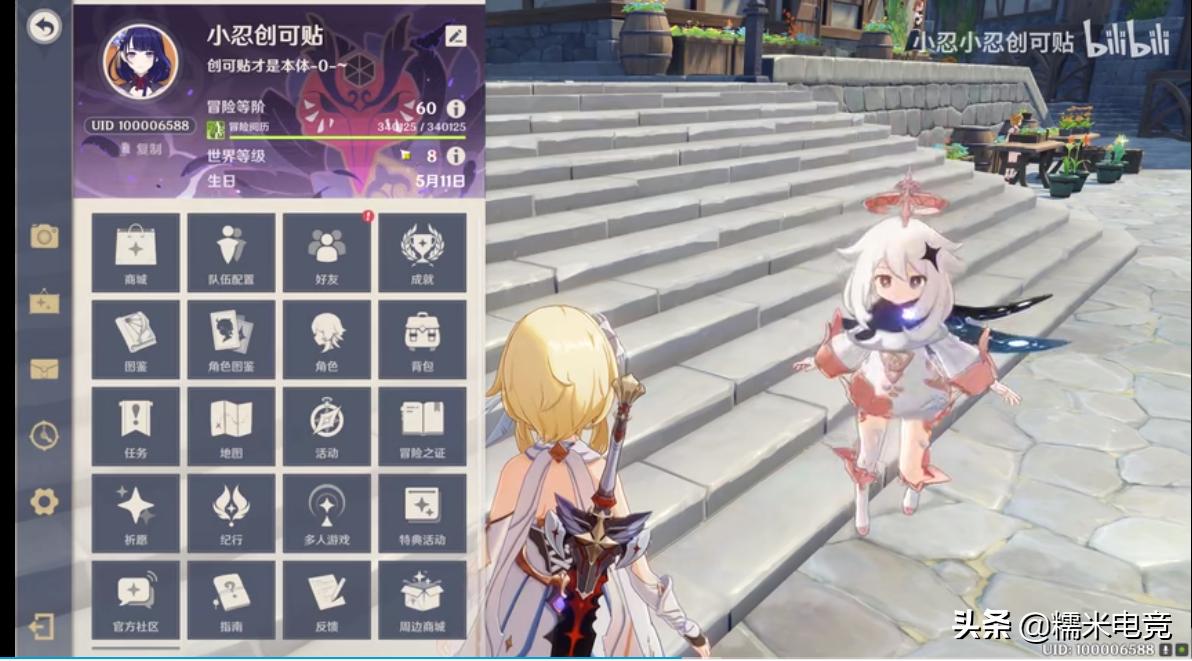Image resolution: width=1192 pixels, height=661 pixels.
Task: Open the Wish (祈愿) menu
Action: click(136, 513)
